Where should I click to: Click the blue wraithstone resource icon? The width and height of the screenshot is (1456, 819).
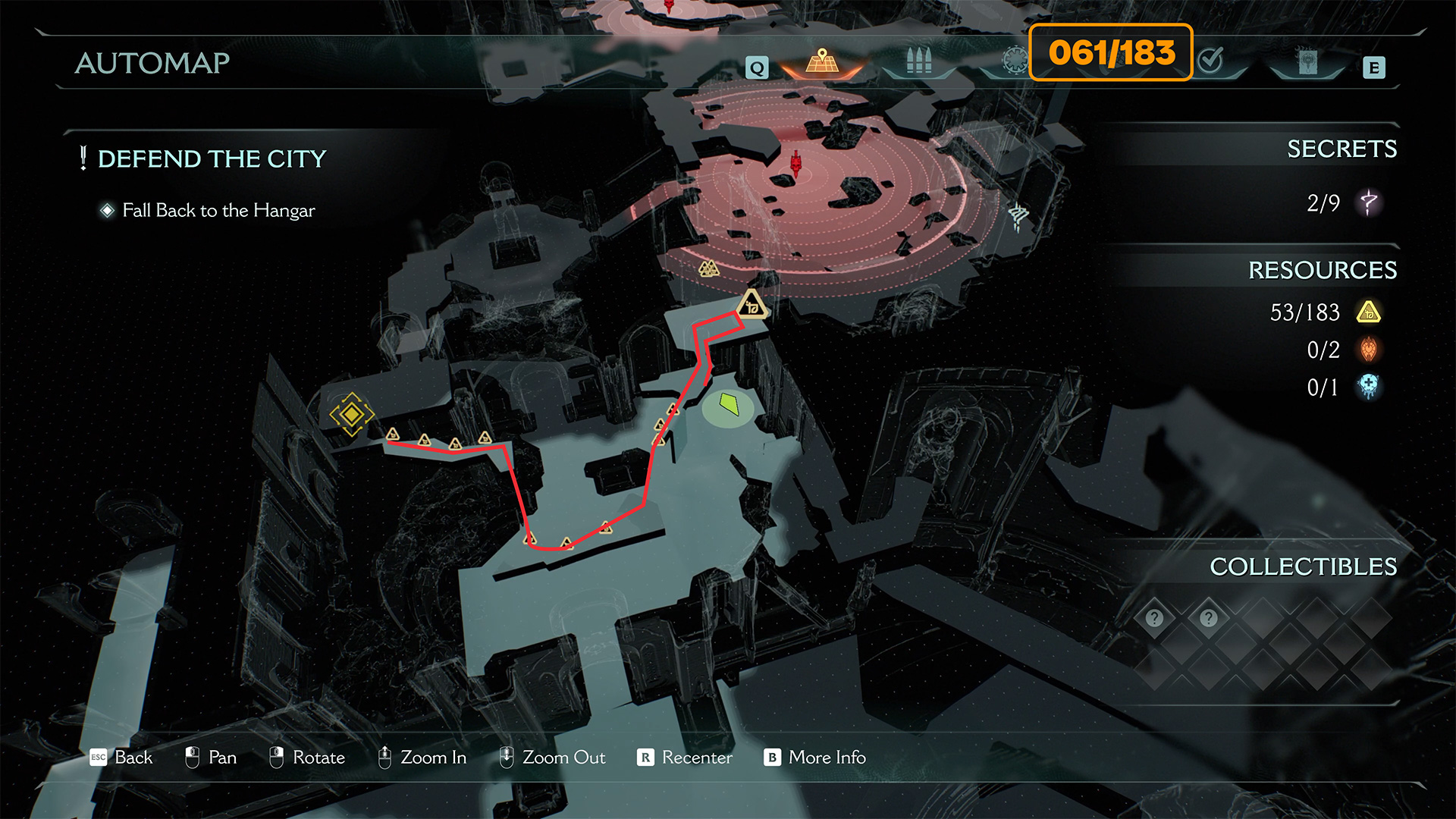(1369, 387)
